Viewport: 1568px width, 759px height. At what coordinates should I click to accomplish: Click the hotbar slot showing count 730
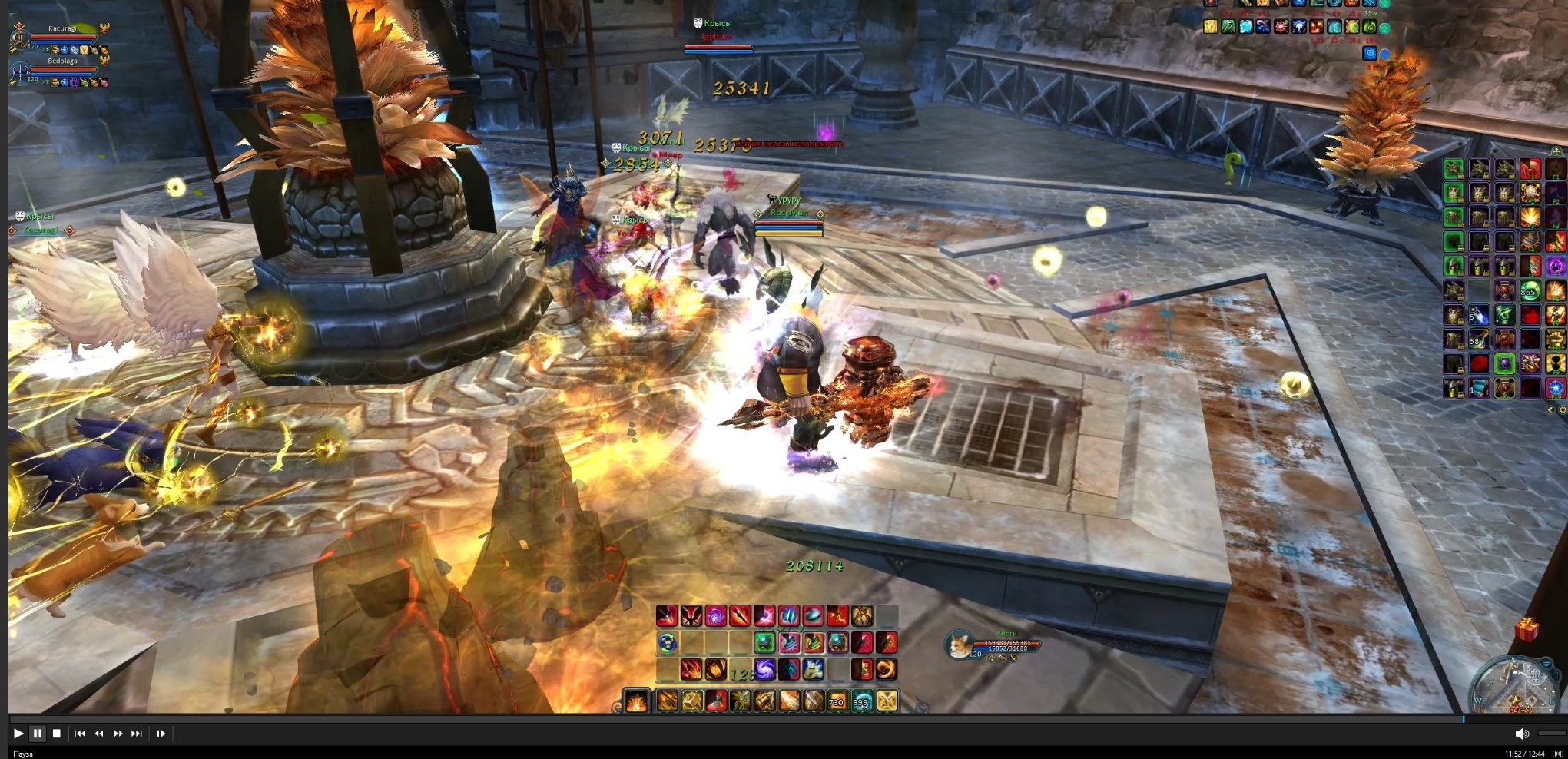tap(837, 701)
